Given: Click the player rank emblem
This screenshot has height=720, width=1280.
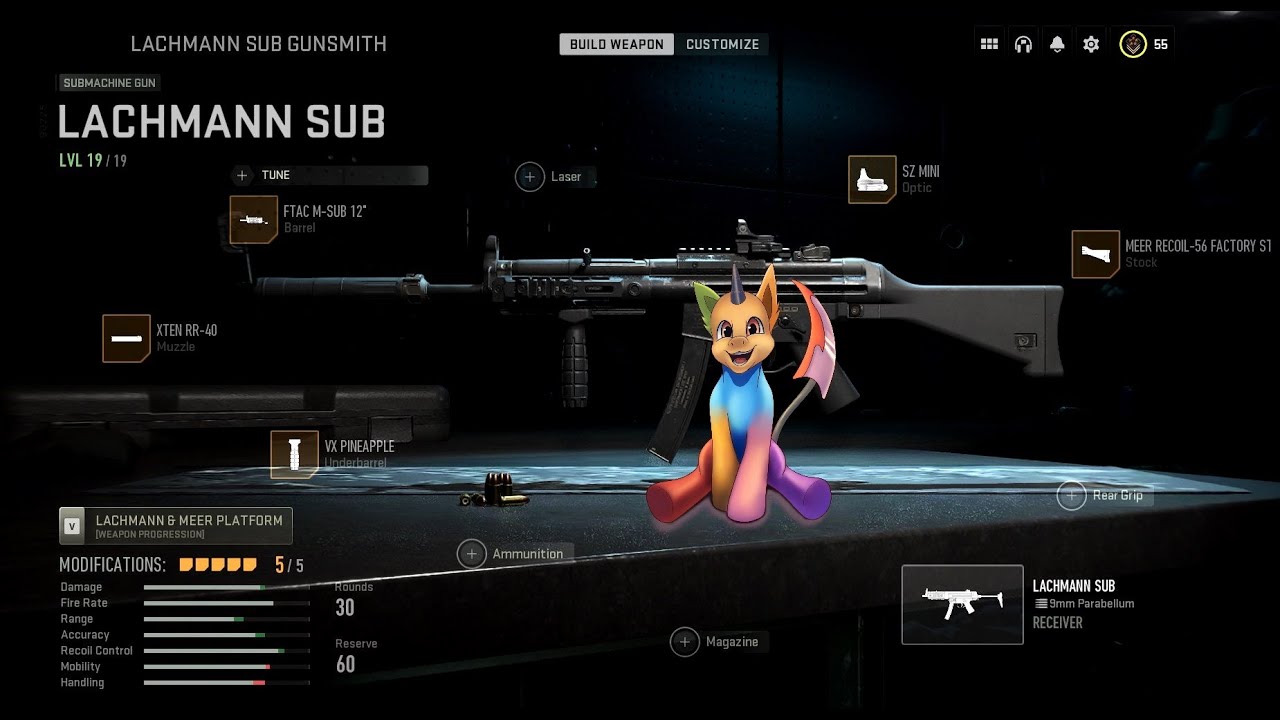Looking at the screenshot, I should [1132, 44].
